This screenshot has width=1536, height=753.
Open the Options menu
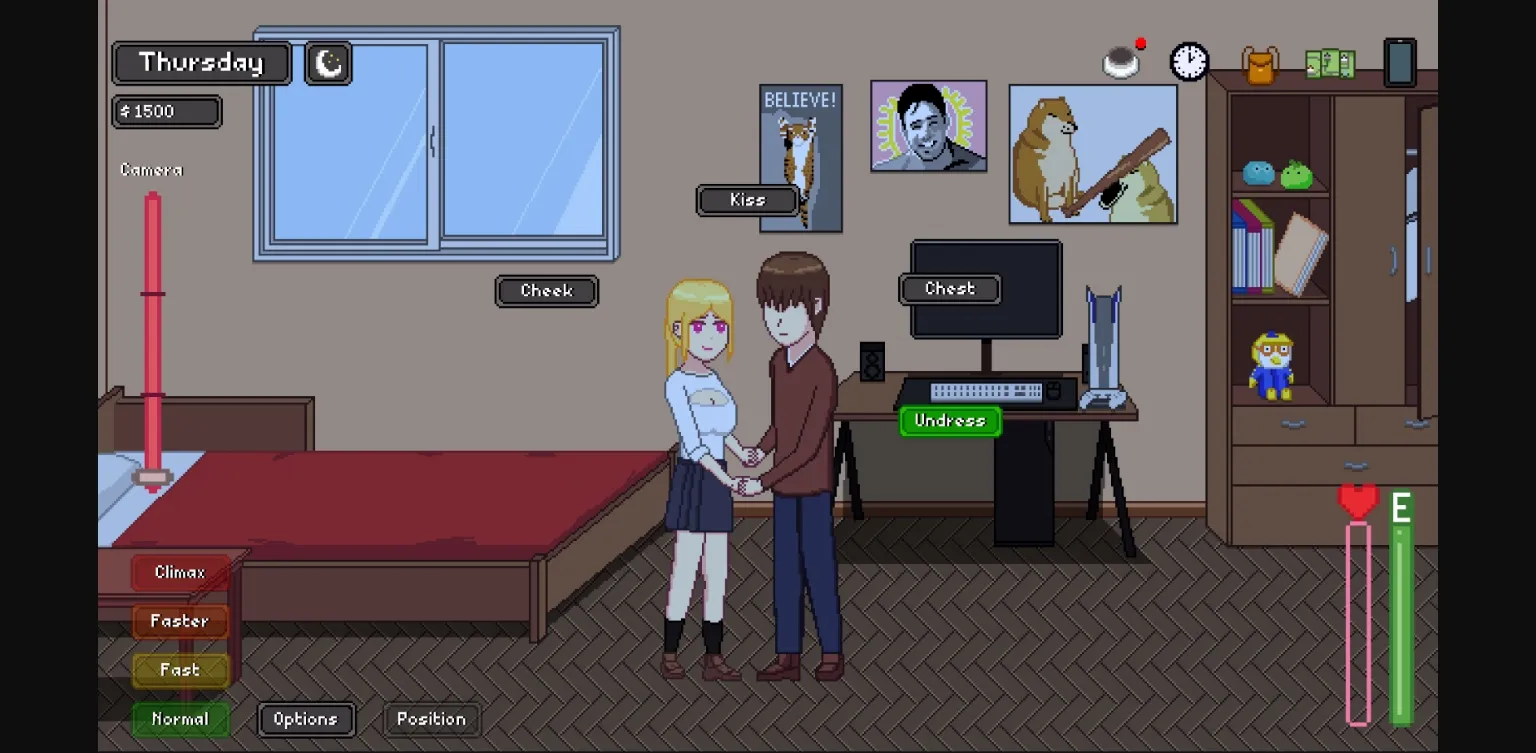(x=306, y=718)
